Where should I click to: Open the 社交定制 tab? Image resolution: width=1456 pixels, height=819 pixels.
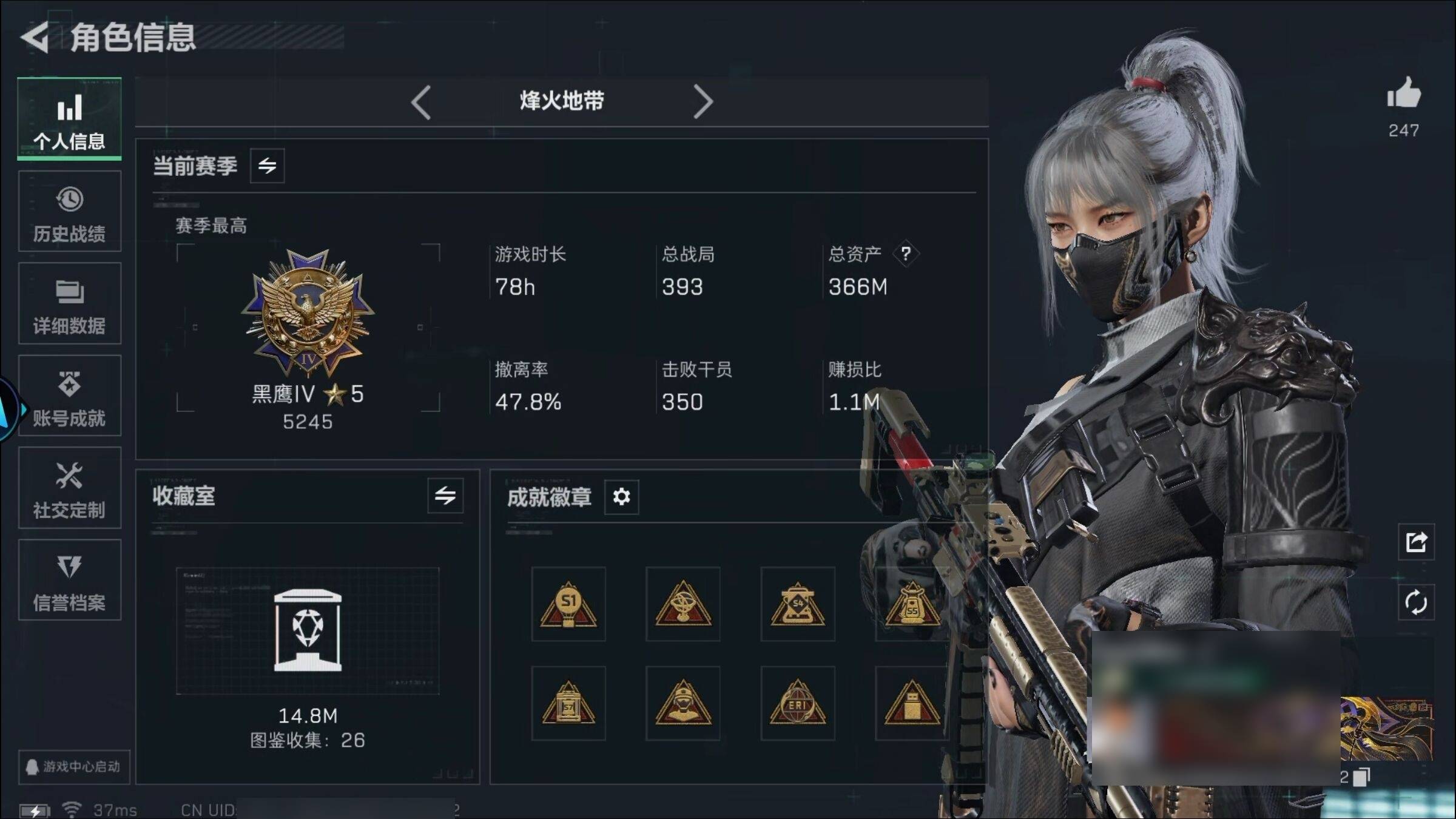(x=69, y=488)
